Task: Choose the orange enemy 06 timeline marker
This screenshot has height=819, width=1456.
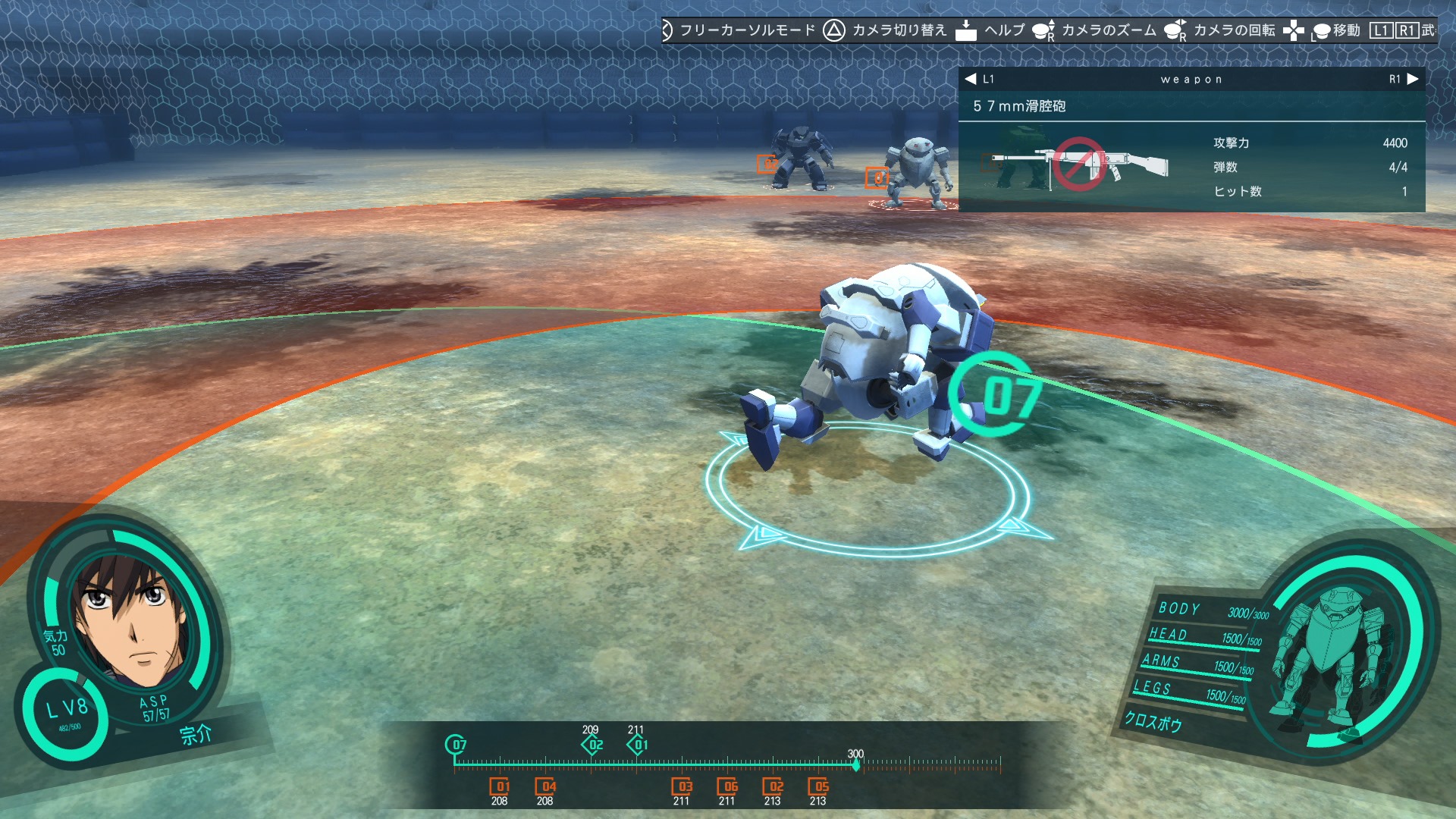Action: point(727,786)
